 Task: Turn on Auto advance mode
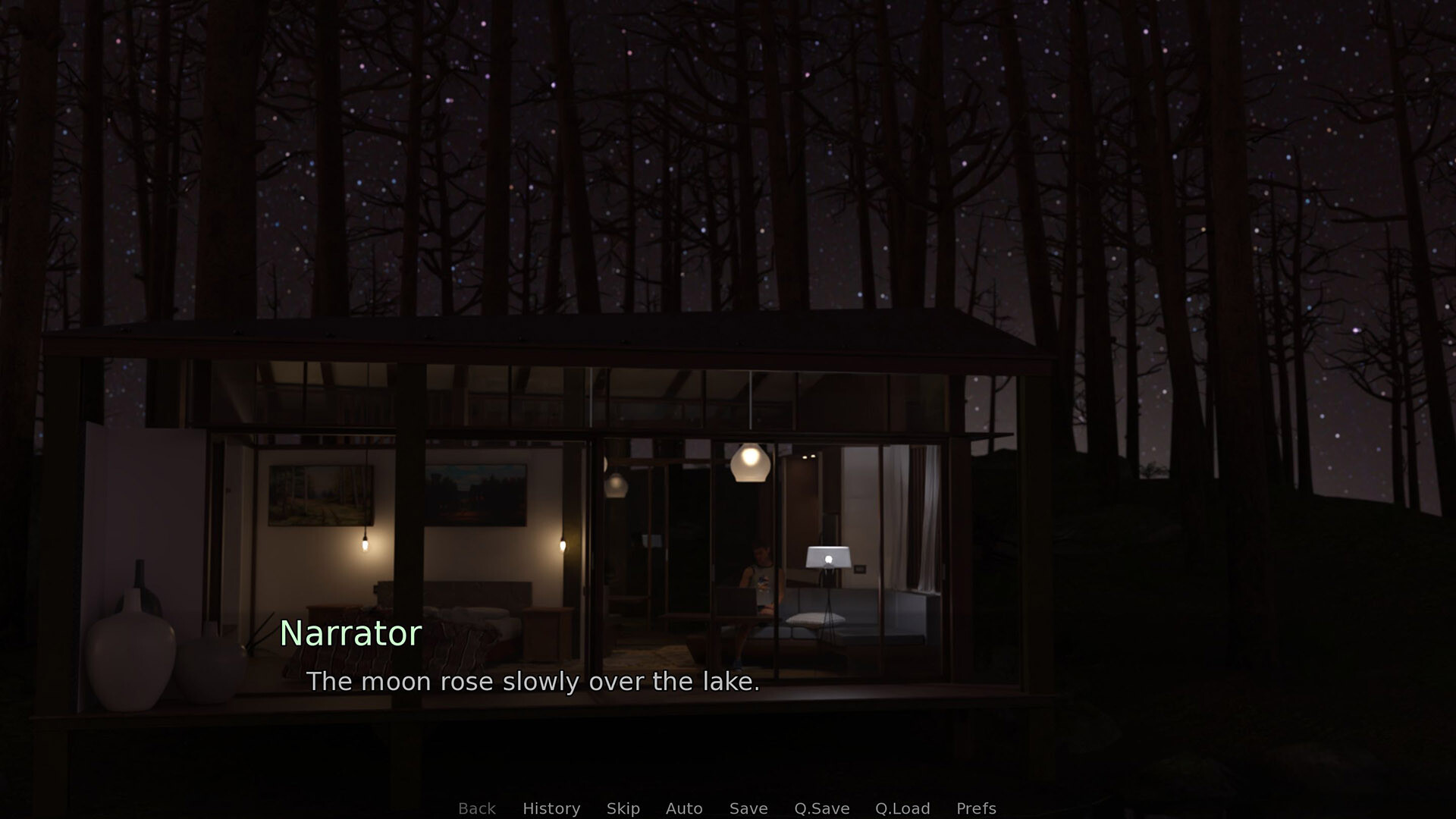click(x=684, y=808)
